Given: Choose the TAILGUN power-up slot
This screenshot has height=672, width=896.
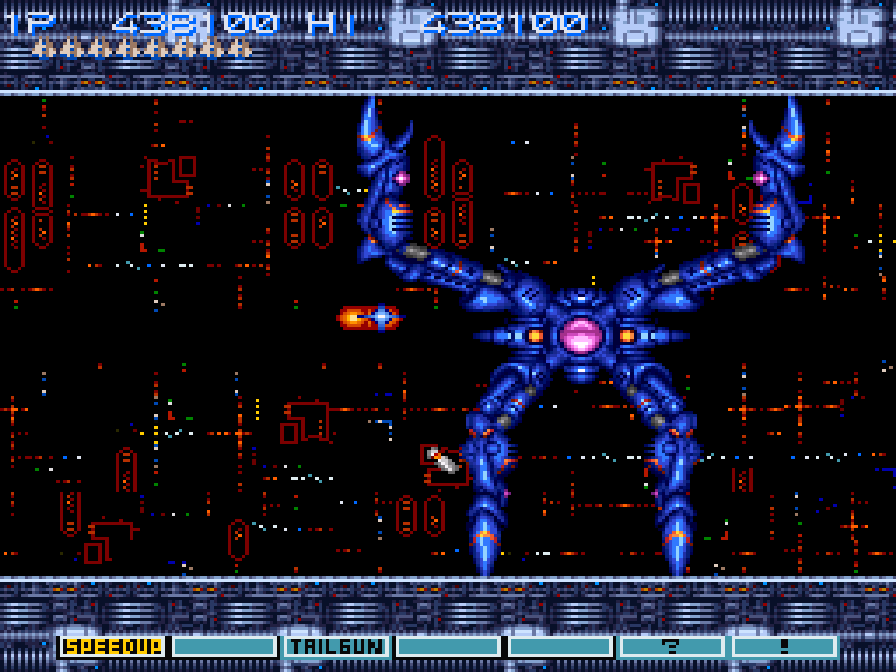Looking at the screenshot, I should pyautogui.click(x=336, y=647).
